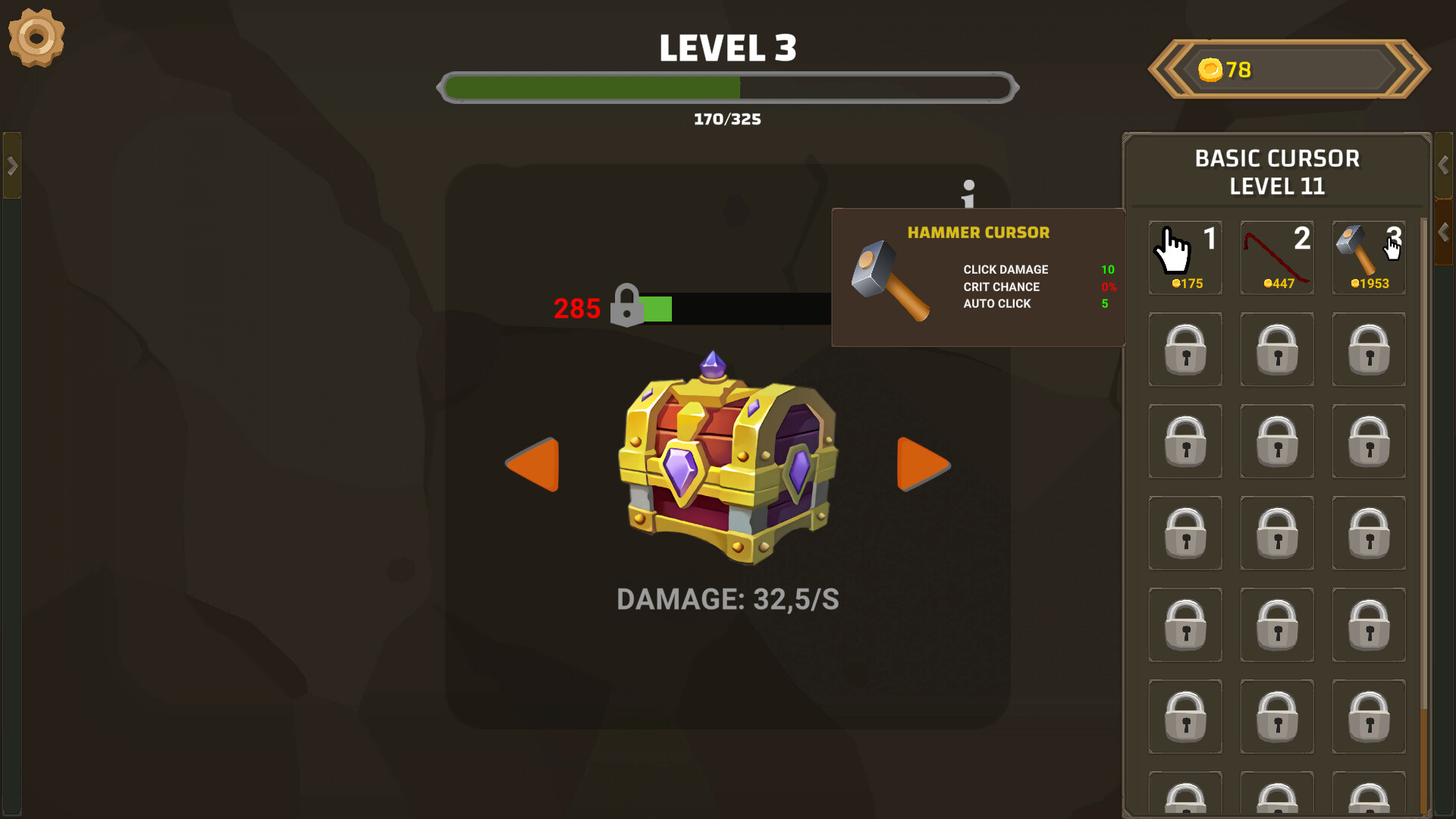Click the middle-column padlock in the third row
The width and height of the screenshot is (1456, 819).
(x=1277, y=441)
